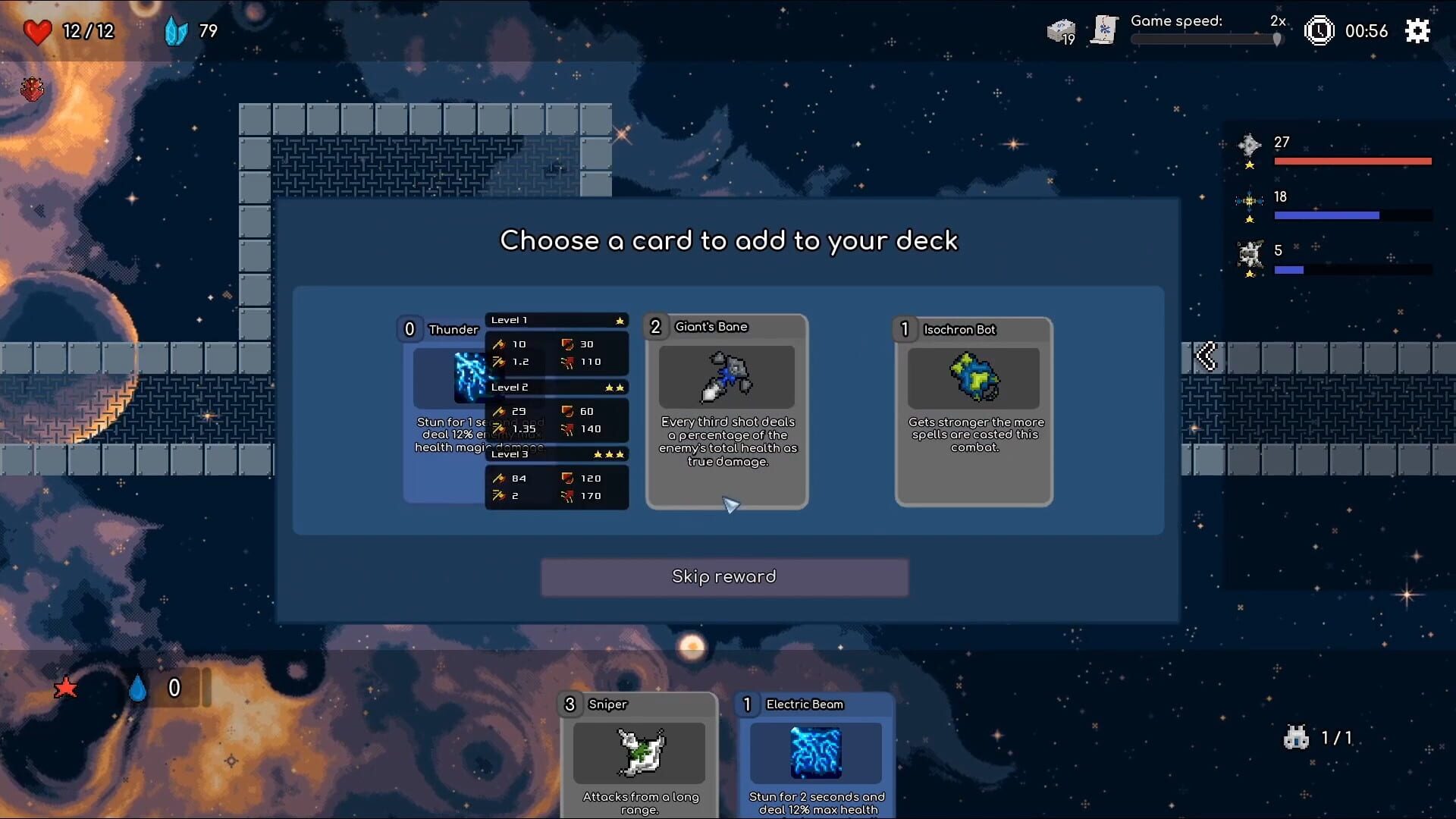Click the Giant's Bane turret artwork
Image resolution: width=1456 pixels, height=819 pixels.
tap(726, 377)
